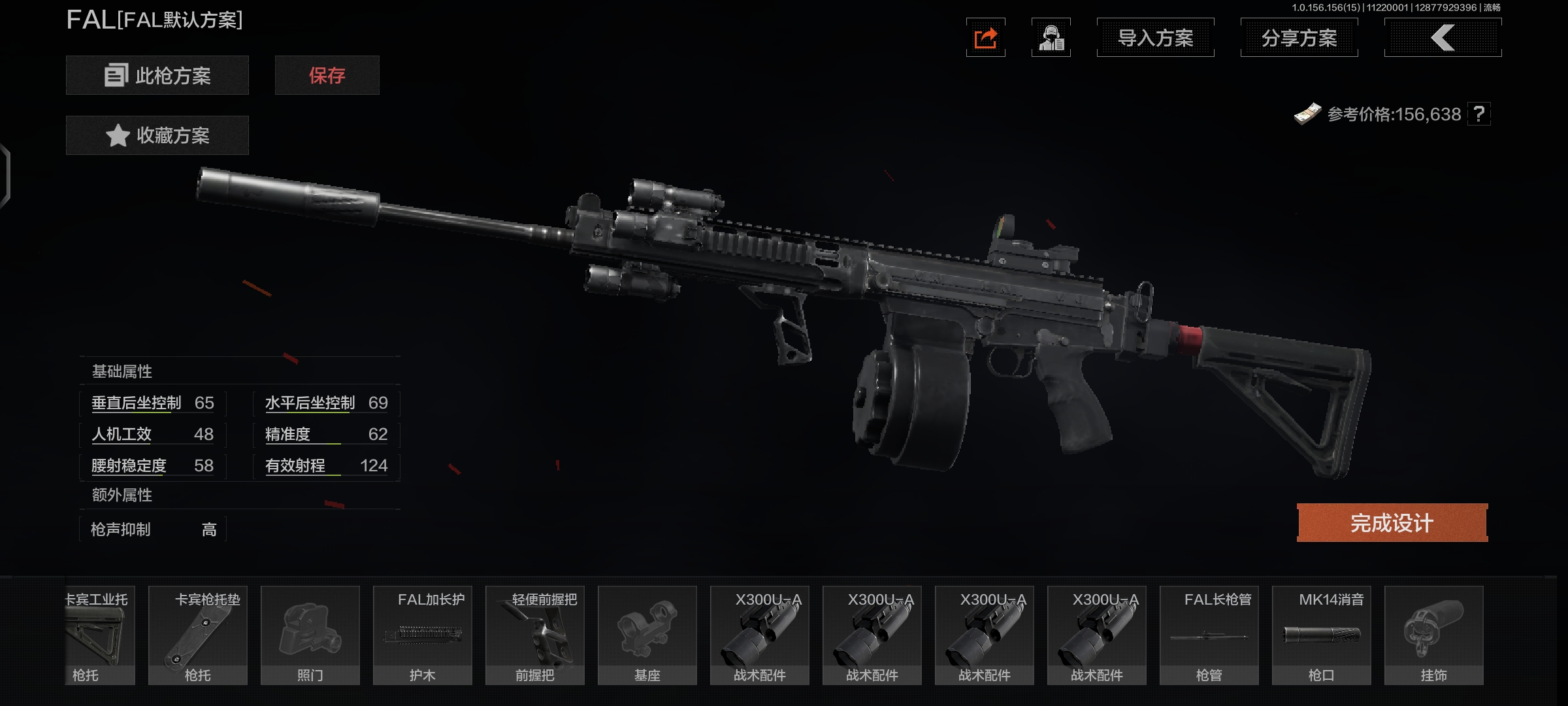The height and width of the screenshot is (706, 1568).
Task: Select the 轻便前握把 foregrip slot
Action: tap(535, 635)
